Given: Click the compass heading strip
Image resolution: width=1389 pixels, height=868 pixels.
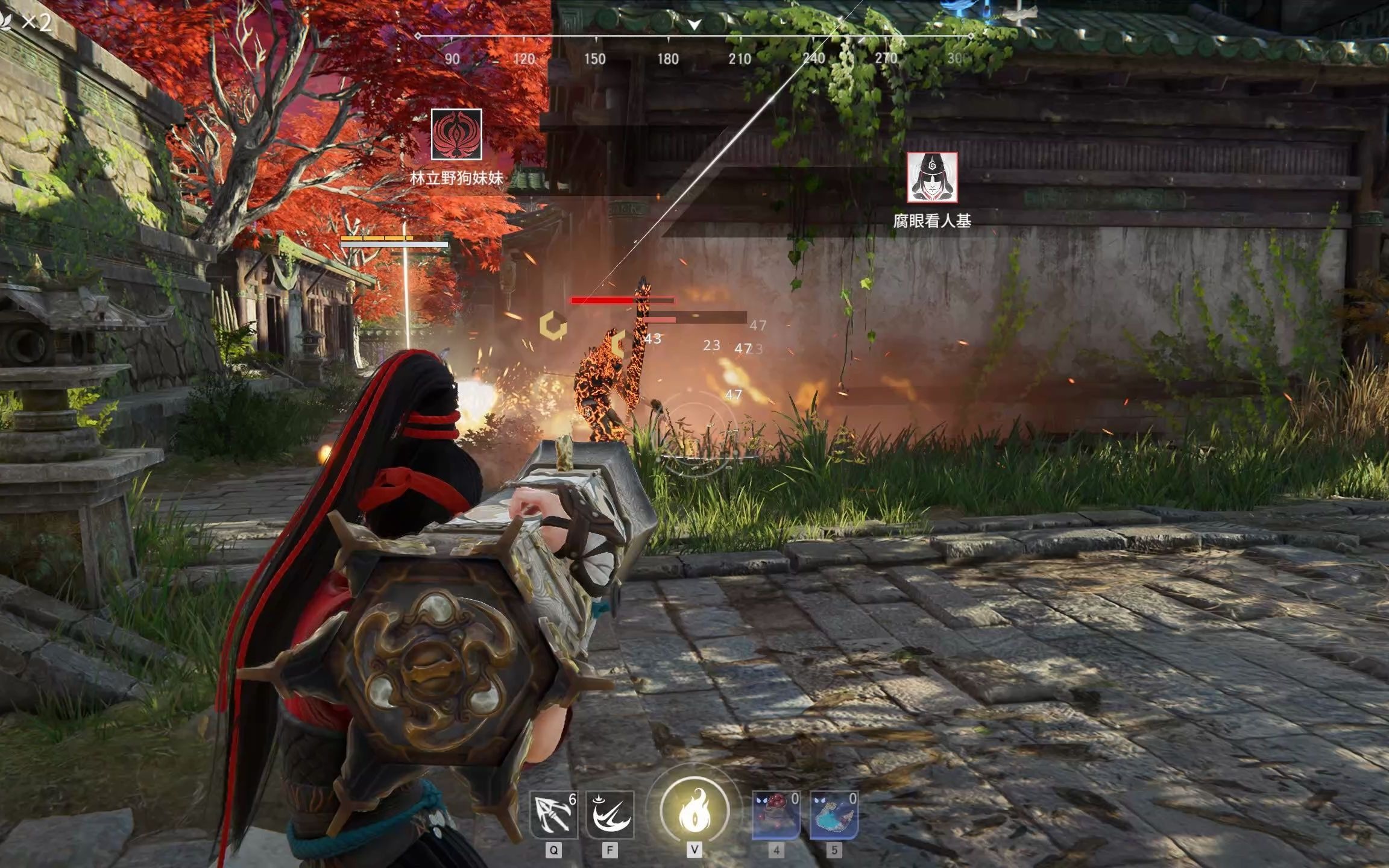Looking at the screenshot, I should [x=693, y=48].
